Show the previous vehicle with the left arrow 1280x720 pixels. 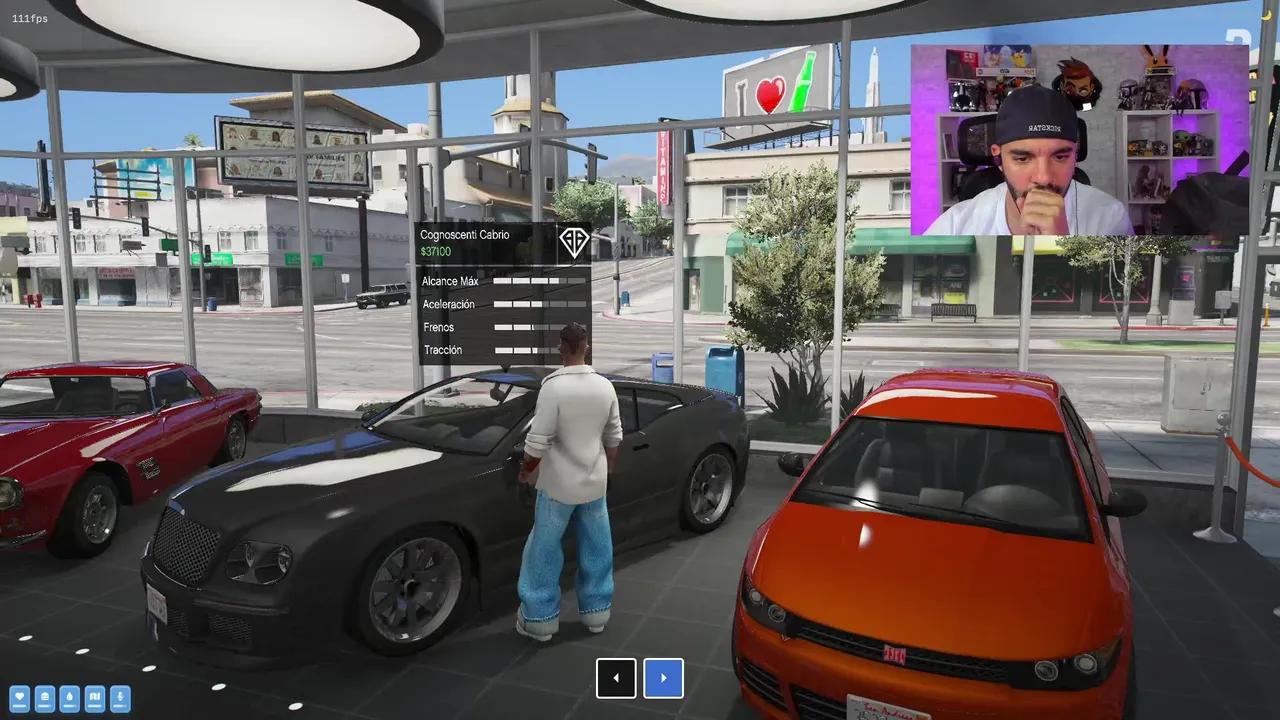(x=616, y=678)
